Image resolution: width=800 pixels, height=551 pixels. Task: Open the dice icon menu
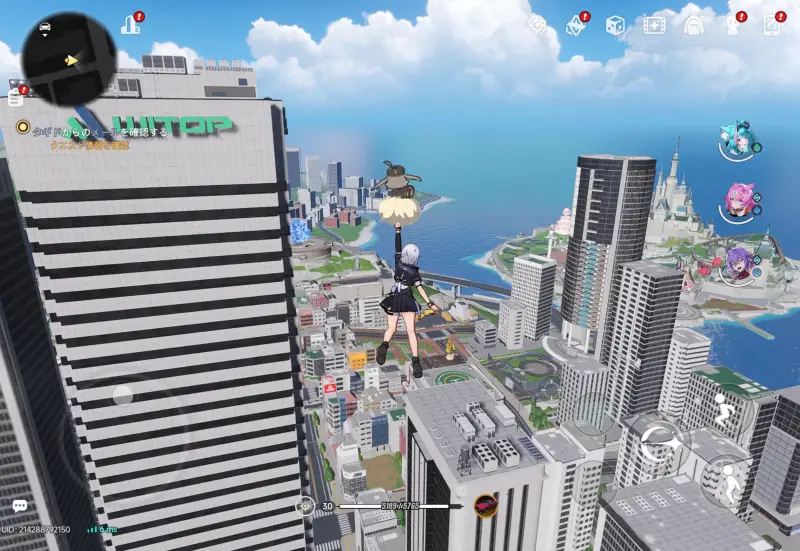pos(615,24)
